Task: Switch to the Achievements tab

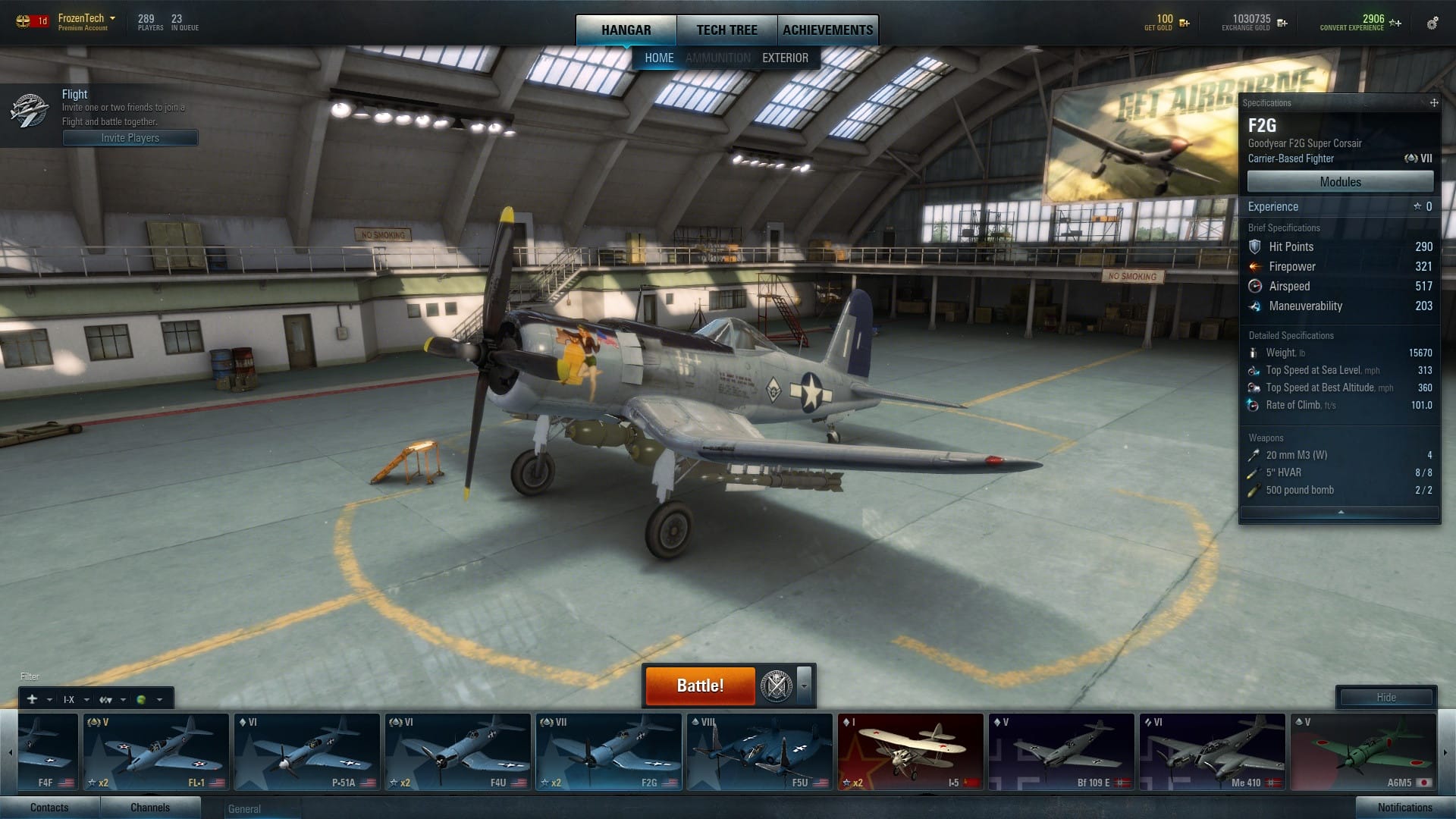Action: (x=827, y=30)
